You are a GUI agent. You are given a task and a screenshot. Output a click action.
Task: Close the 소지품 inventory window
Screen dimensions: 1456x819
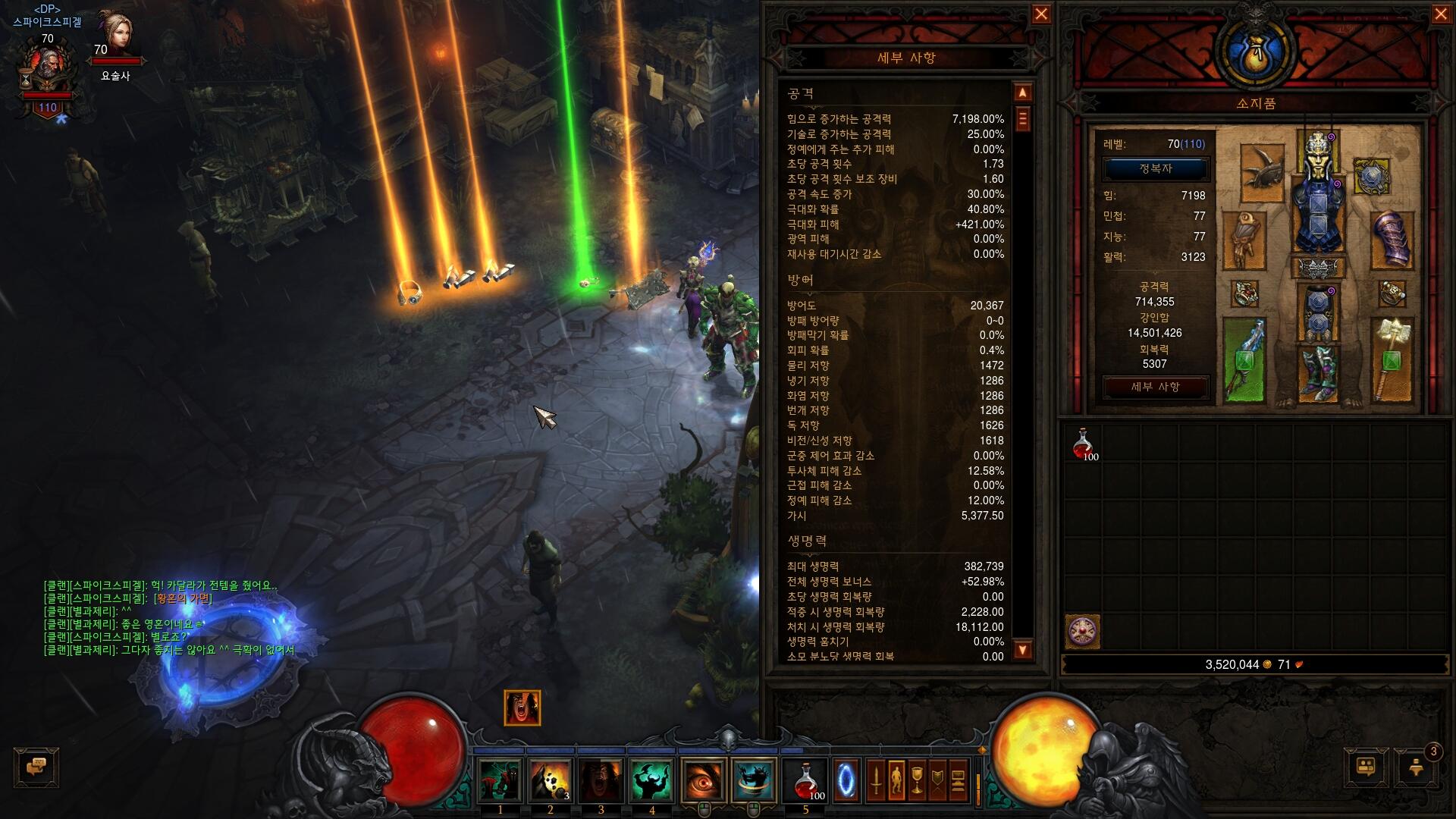(x=1441, y=14)
